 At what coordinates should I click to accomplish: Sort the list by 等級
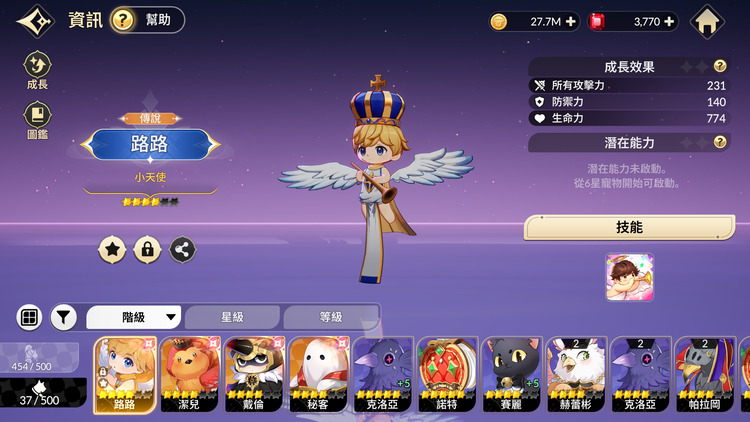(x=330, y=317)
